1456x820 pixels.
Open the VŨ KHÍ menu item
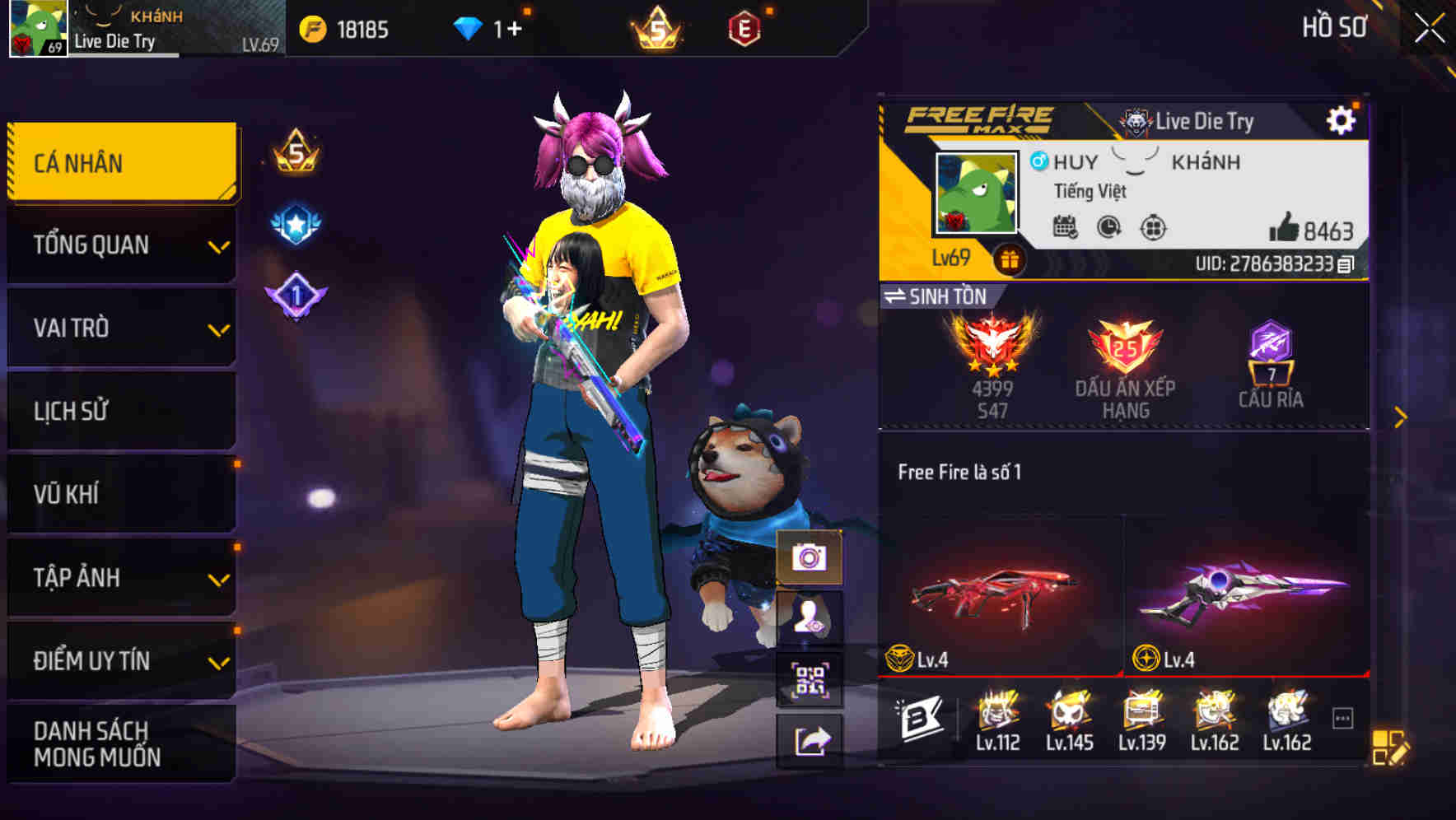click(119, 493)
